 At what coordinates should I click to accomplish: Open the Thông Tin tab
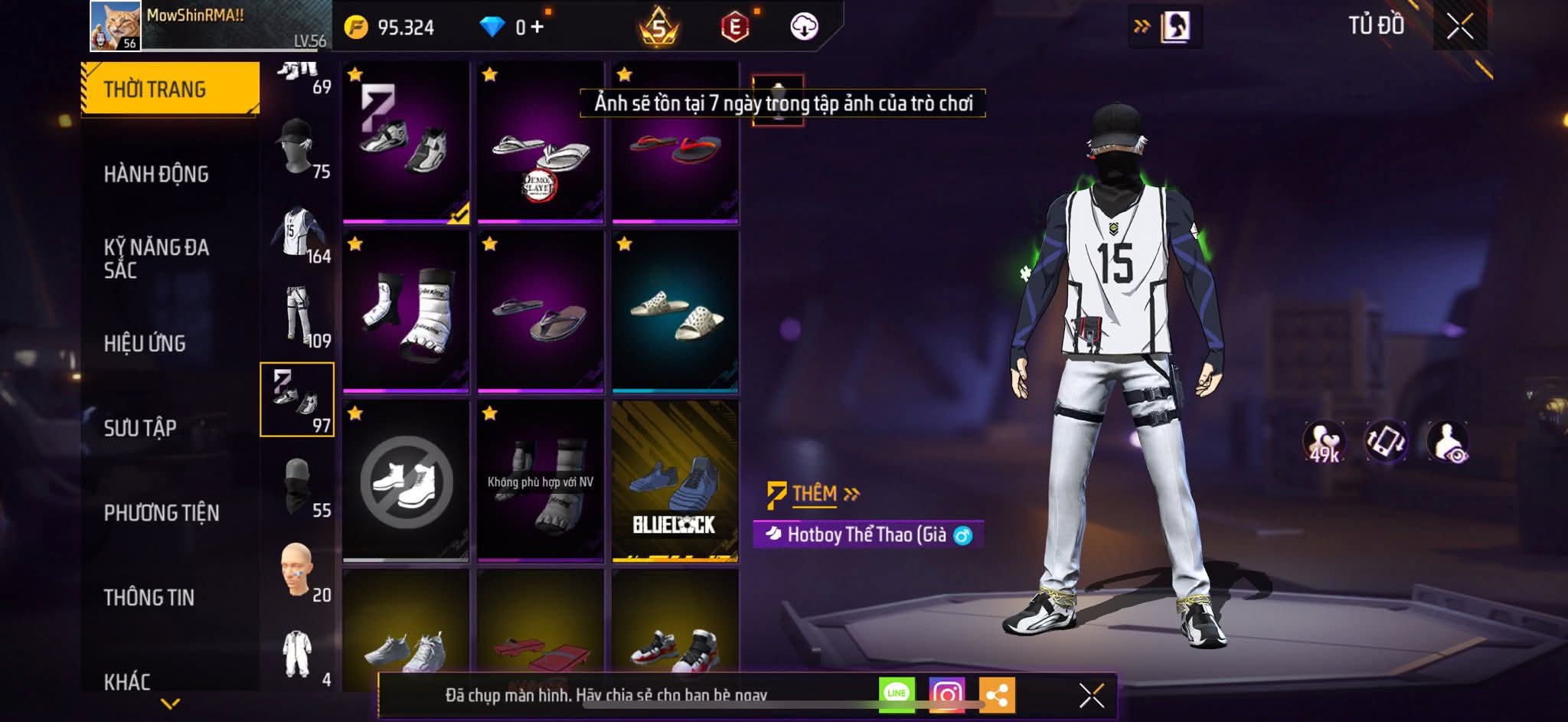coord(149,597)
